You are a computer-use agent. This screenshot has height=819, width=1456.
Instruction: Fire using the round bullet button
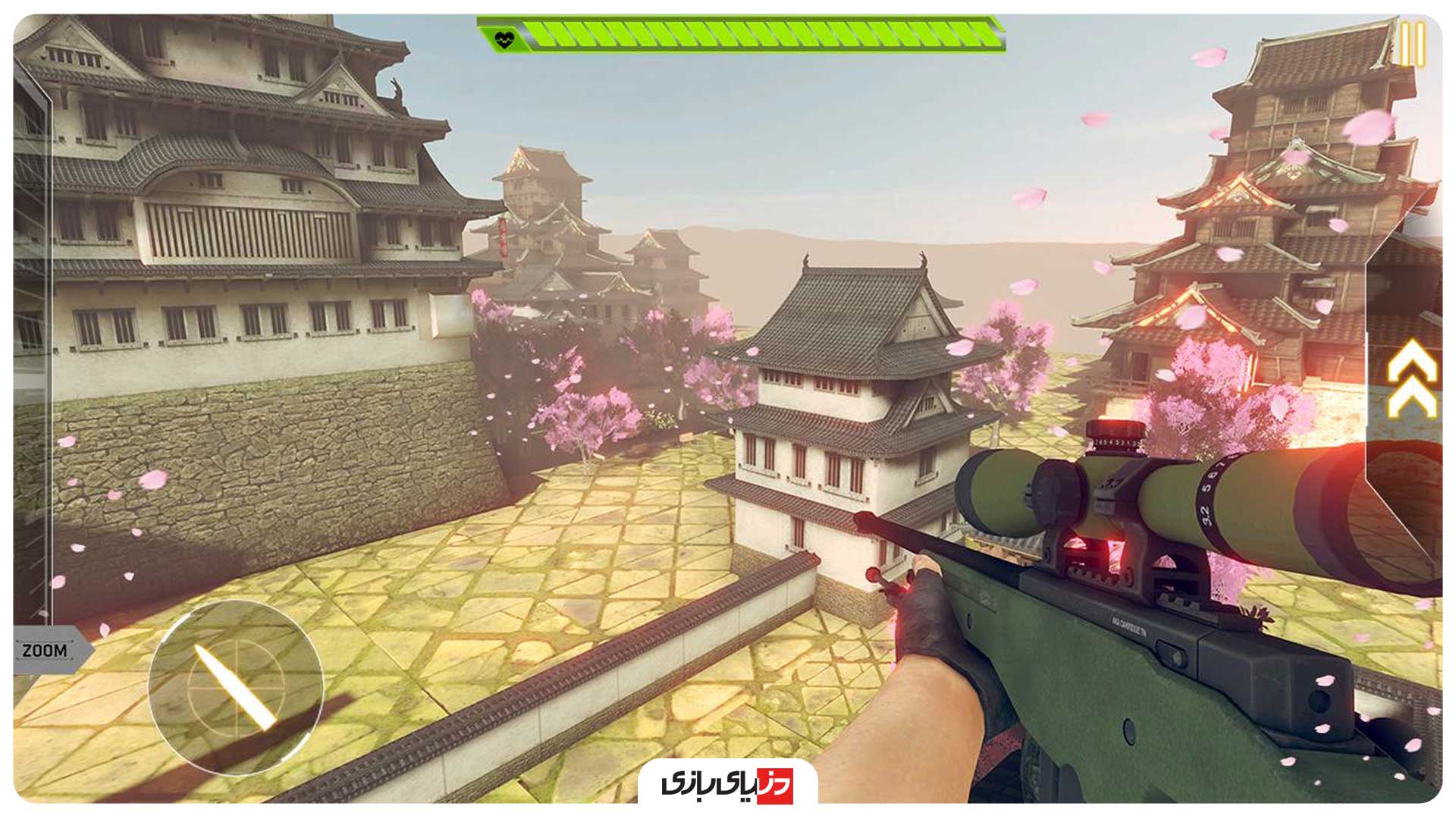click(x=235, y=688)
